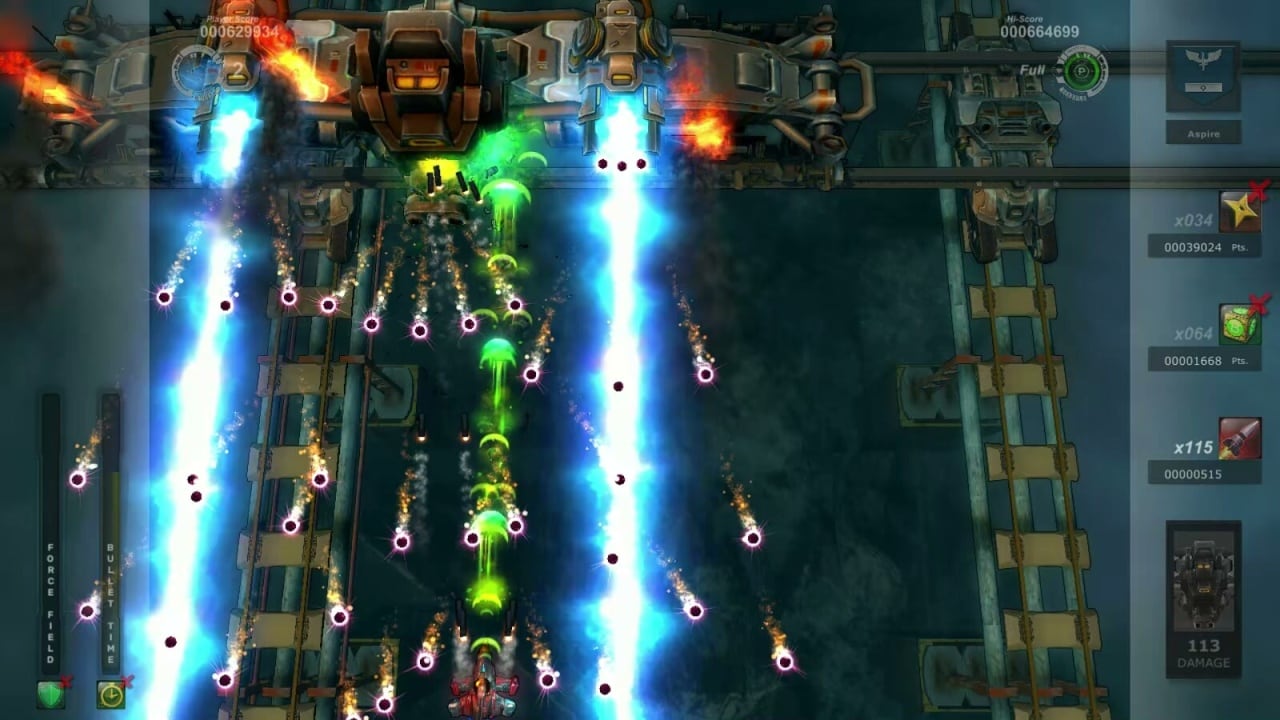This screenshot has width=1280, height=720.
Task: Select the green crate pickup icon
Action: (x=1239, y=325)
